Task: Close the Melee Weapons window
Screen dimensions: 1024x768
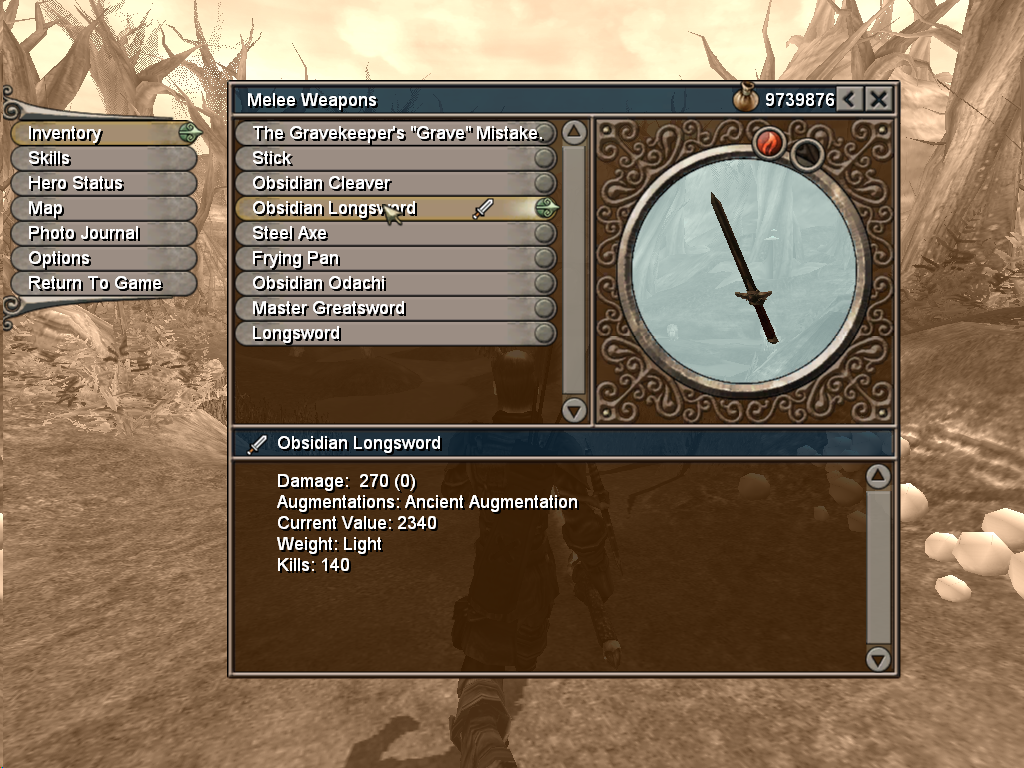Action: (x=878, y=99)
